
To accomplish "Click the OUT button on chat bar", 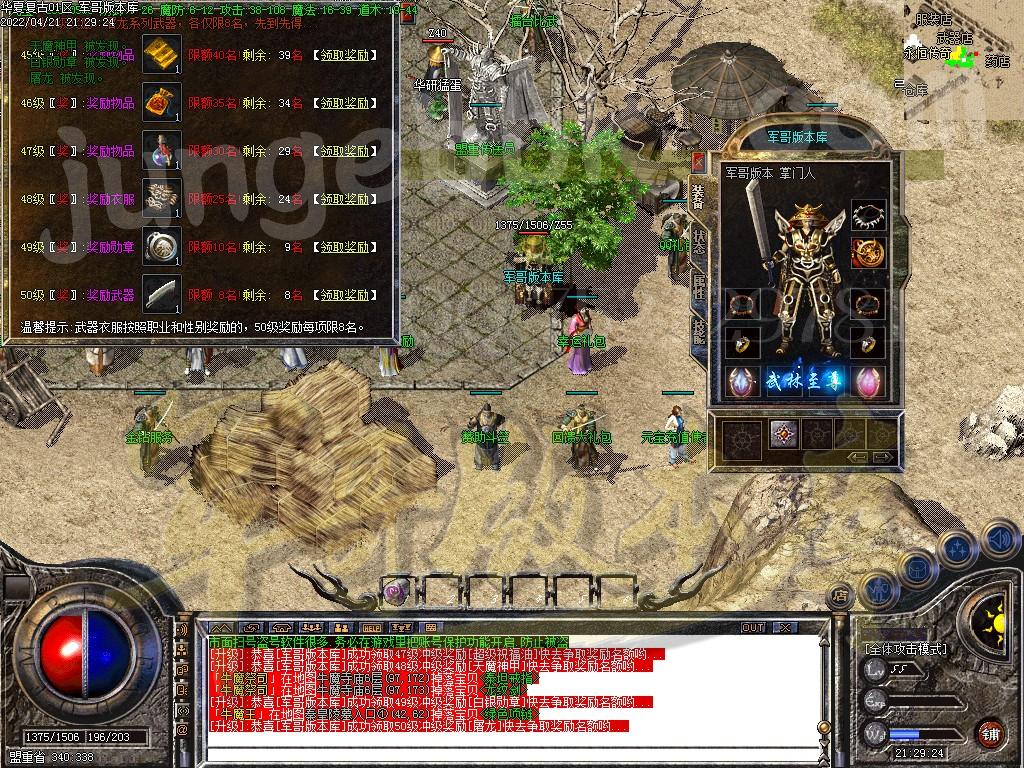I will 753,627.
